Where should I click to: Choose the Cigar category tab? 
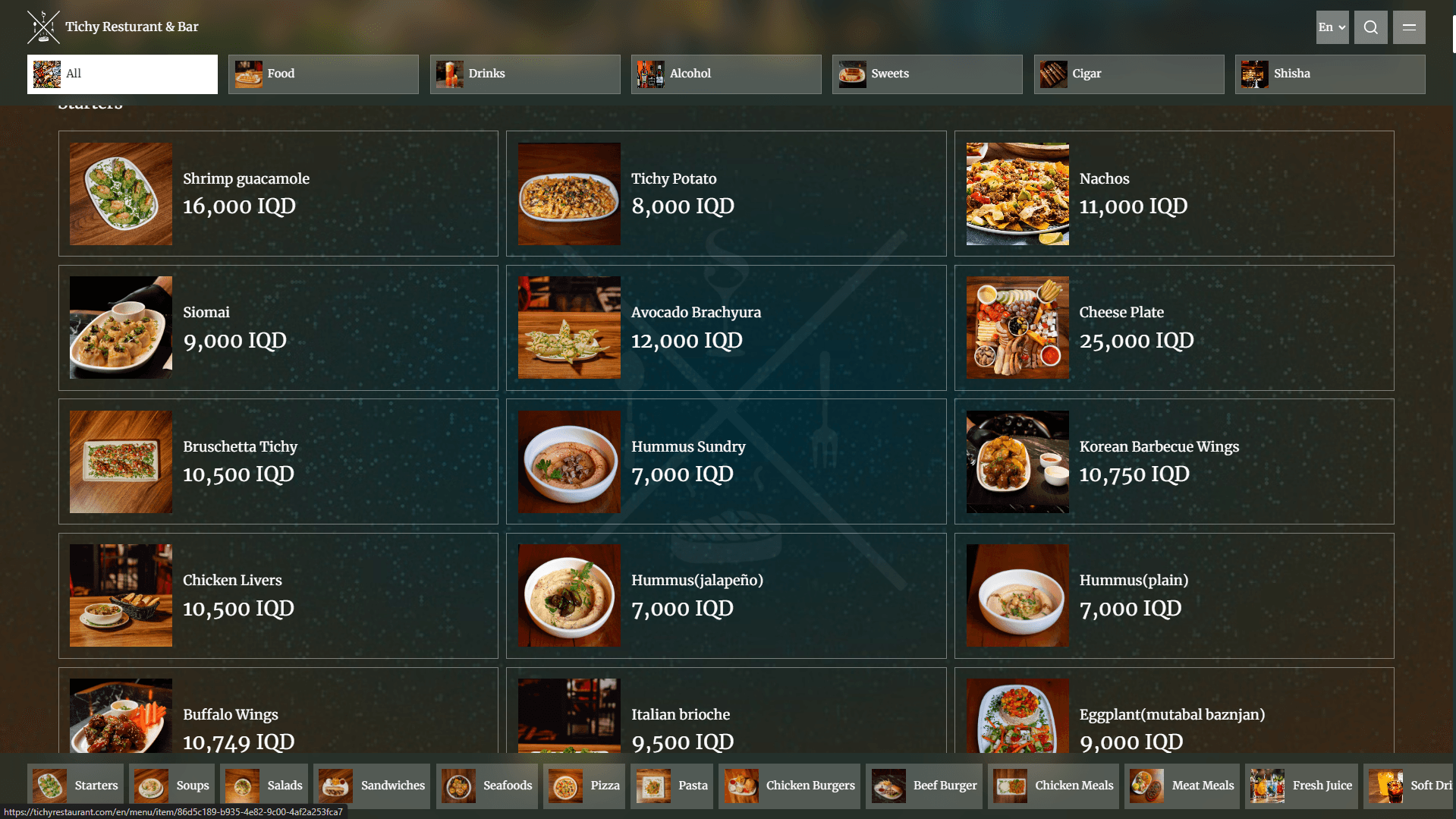[x=1128, y=74]
